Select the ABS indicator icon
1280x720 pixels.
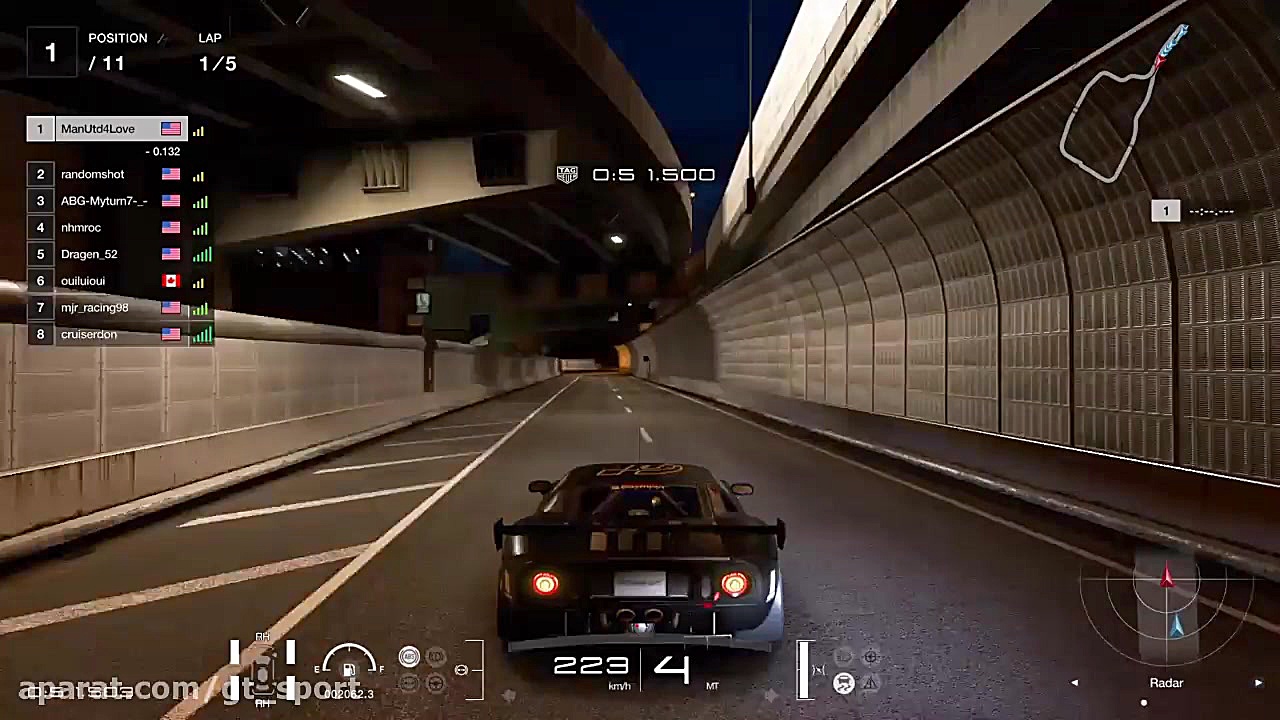coord(409,656)
